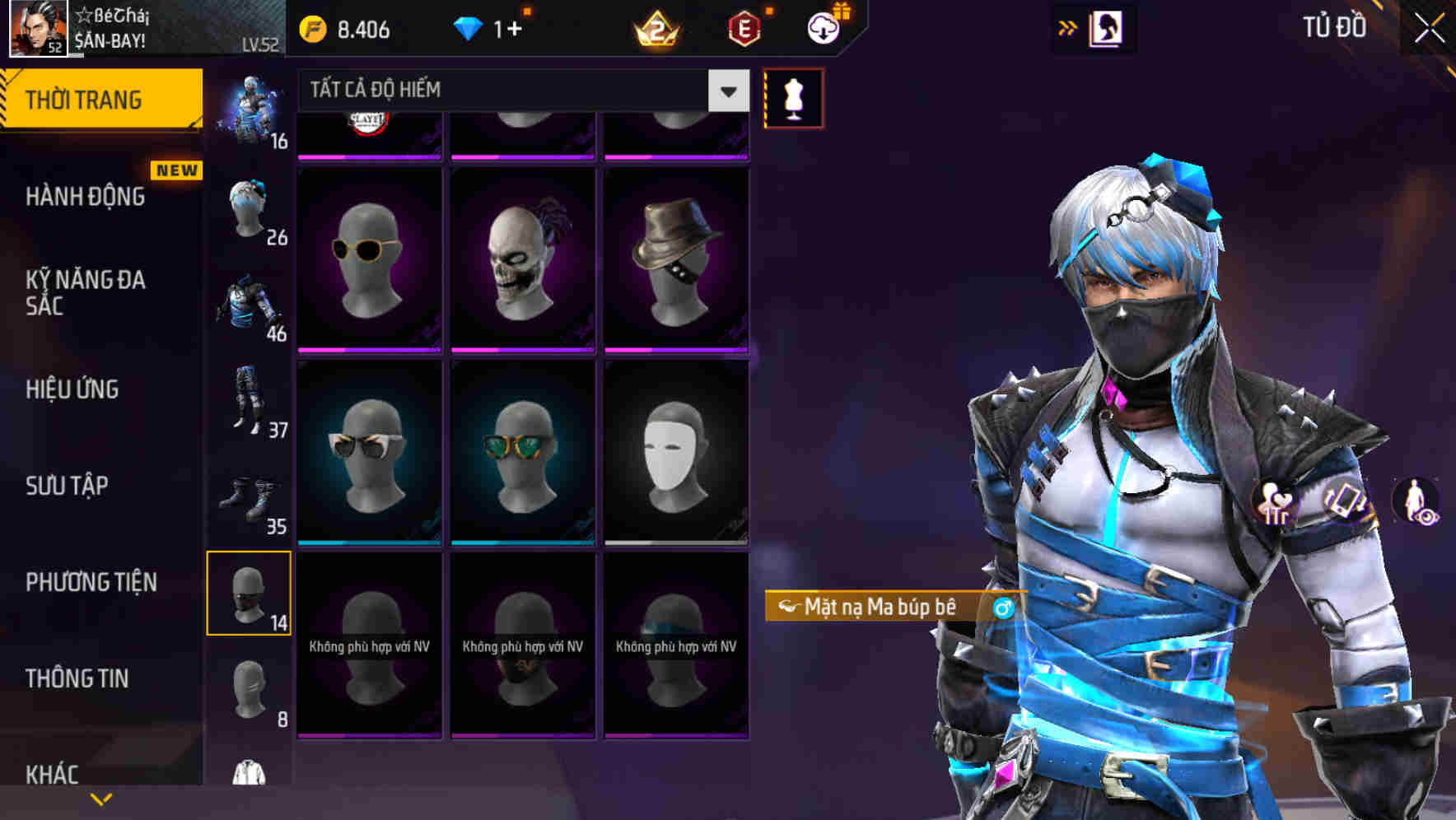Screen dimensions: 1456x820
Task: Open the red Elite Pass hexagon icon
Action: 745,26
